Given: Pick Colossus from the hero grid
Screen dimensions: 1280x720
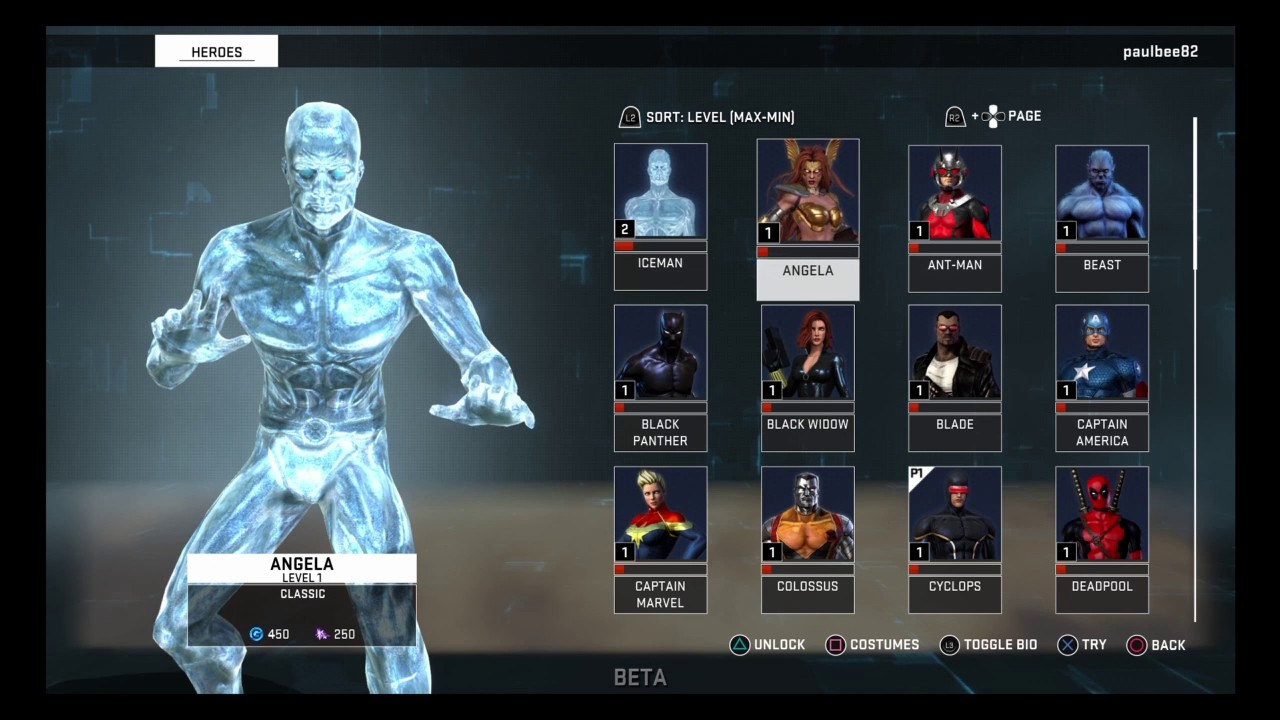Looking at the screenshot, I should coord(807,539).
